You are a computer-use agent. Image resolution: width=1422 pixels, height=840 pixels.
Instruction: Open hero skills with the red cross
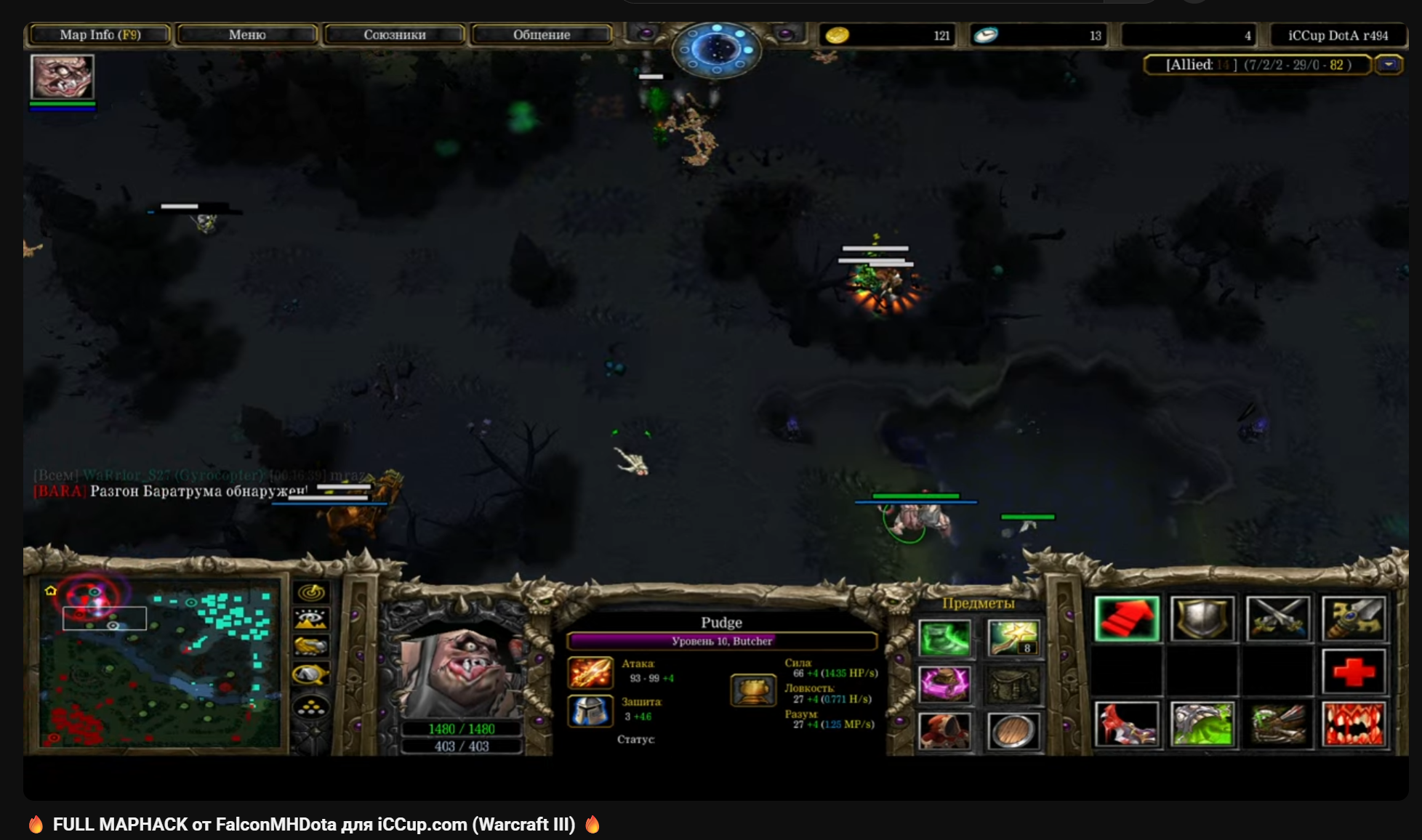pyautogui.click(x=1354, y=671)
